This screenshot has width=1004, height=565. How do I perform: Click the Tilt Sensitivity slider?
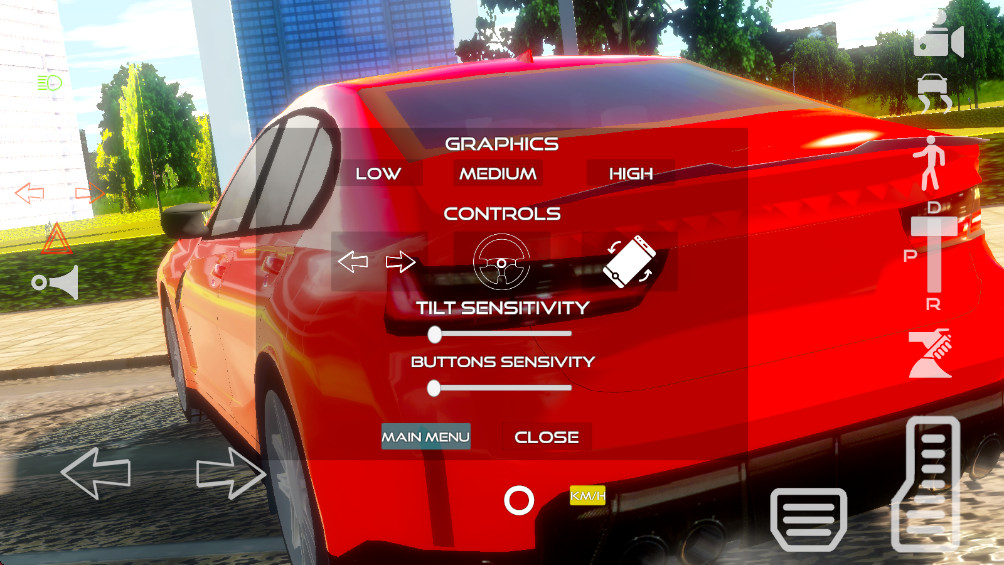(x=500, y=334)
